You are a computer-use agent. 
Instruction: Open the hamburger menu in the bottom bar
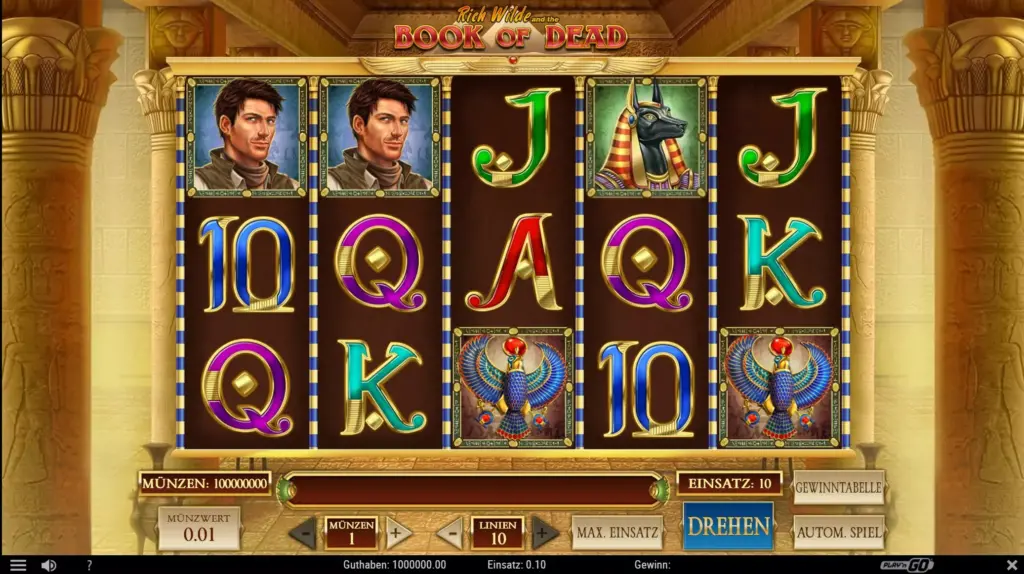coord(18,565)
